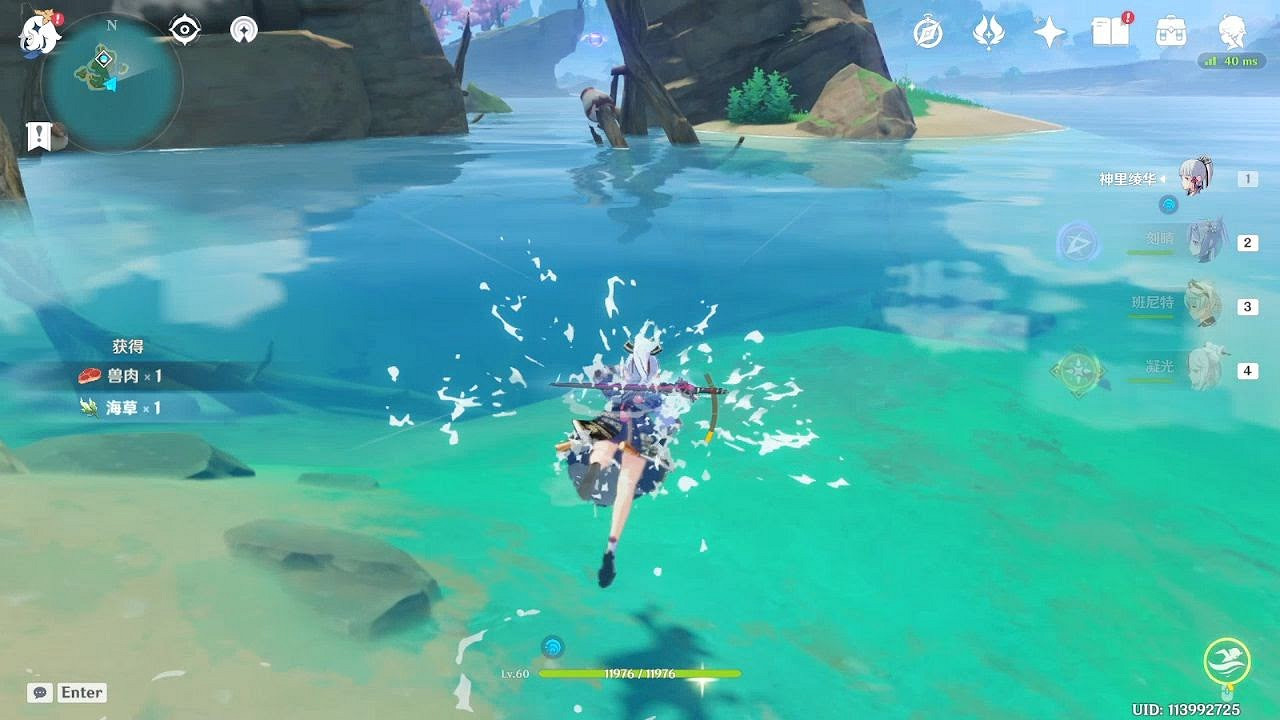Open the backpack inventory icon

pyautogui.click(x=1169, y=33)
